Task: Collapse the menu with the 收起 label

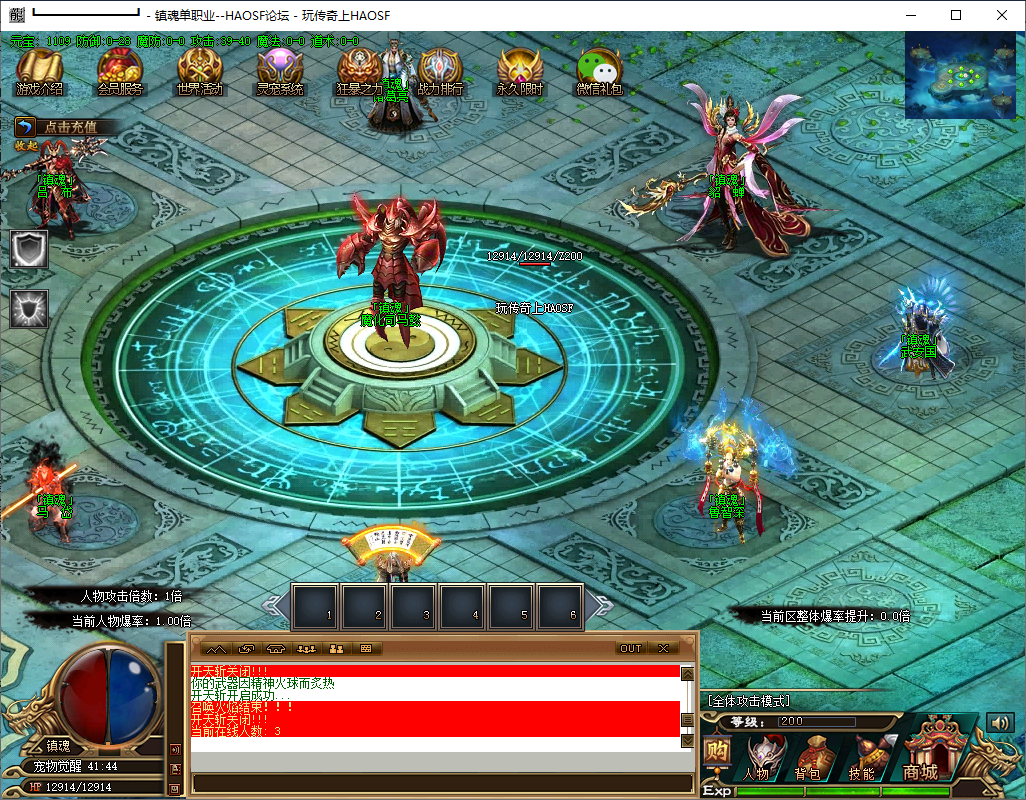Action: [x=26, y=146]
